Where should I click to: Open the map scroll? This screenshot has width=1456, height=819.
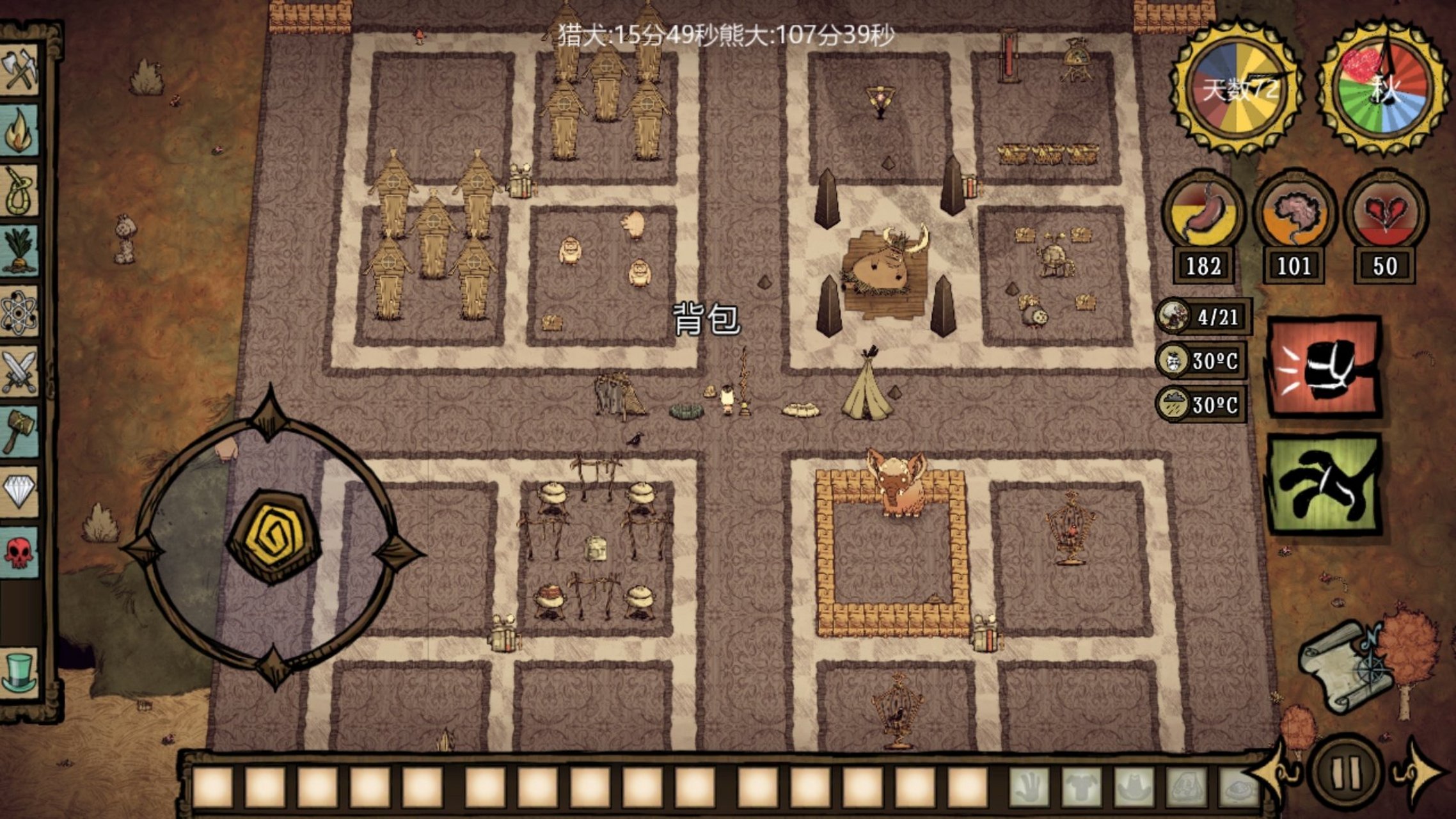click(x=1345, y=667)
